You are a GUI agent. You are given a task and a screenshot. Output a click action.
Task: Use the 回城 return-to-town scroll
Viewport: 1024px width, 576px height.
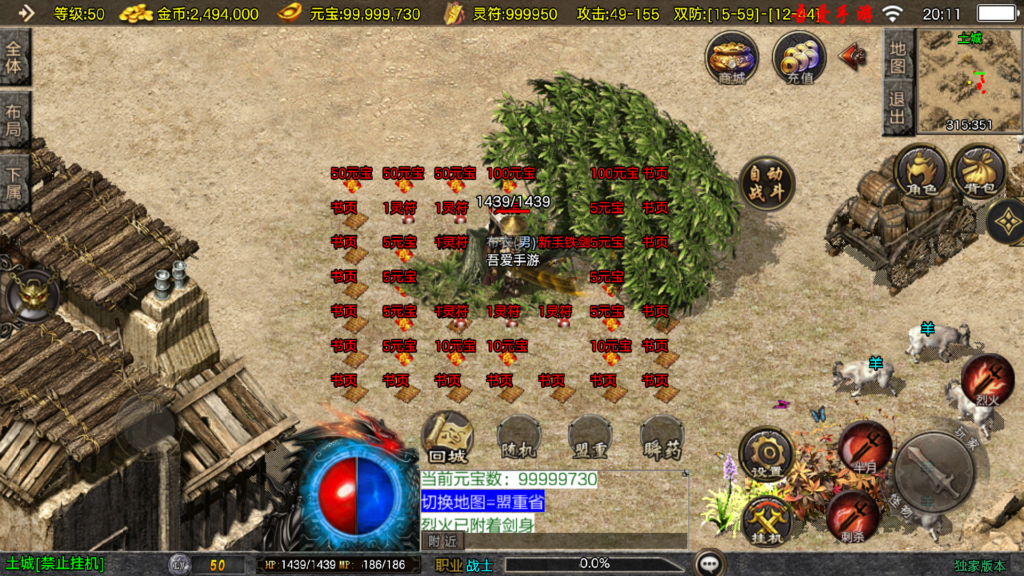(x=446, y=436)
